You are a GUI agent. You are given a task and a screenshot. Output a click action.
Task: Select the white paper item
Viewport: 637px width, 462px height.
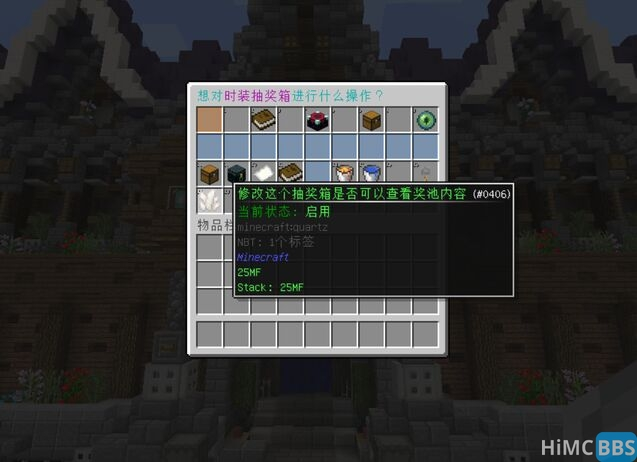263,173
